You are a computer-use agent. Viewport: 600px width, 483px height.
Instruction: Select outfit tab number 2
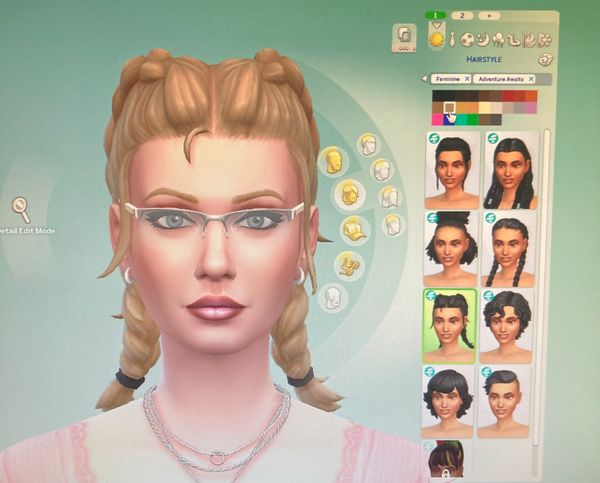463,16
